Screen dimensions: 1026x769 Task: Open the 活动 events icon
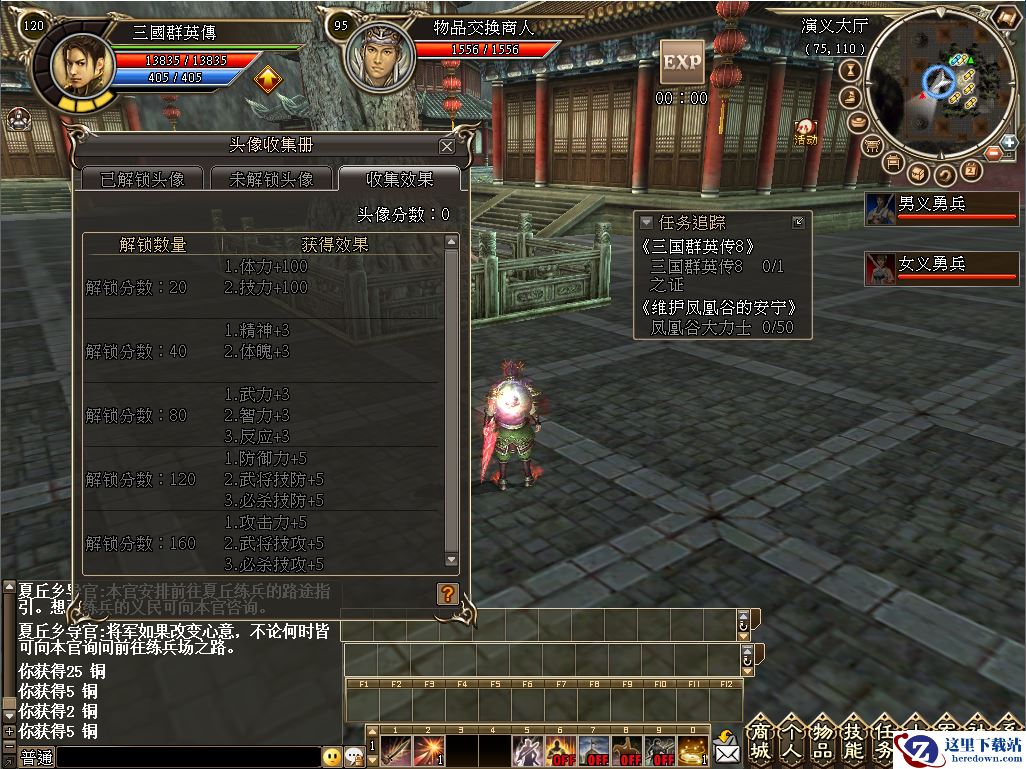(x=805, y=132)
